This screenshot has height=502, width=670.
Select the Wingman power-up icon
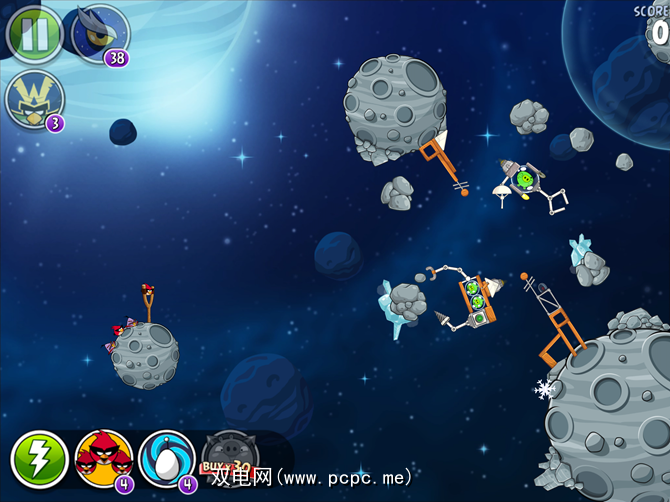click(35, 100)
